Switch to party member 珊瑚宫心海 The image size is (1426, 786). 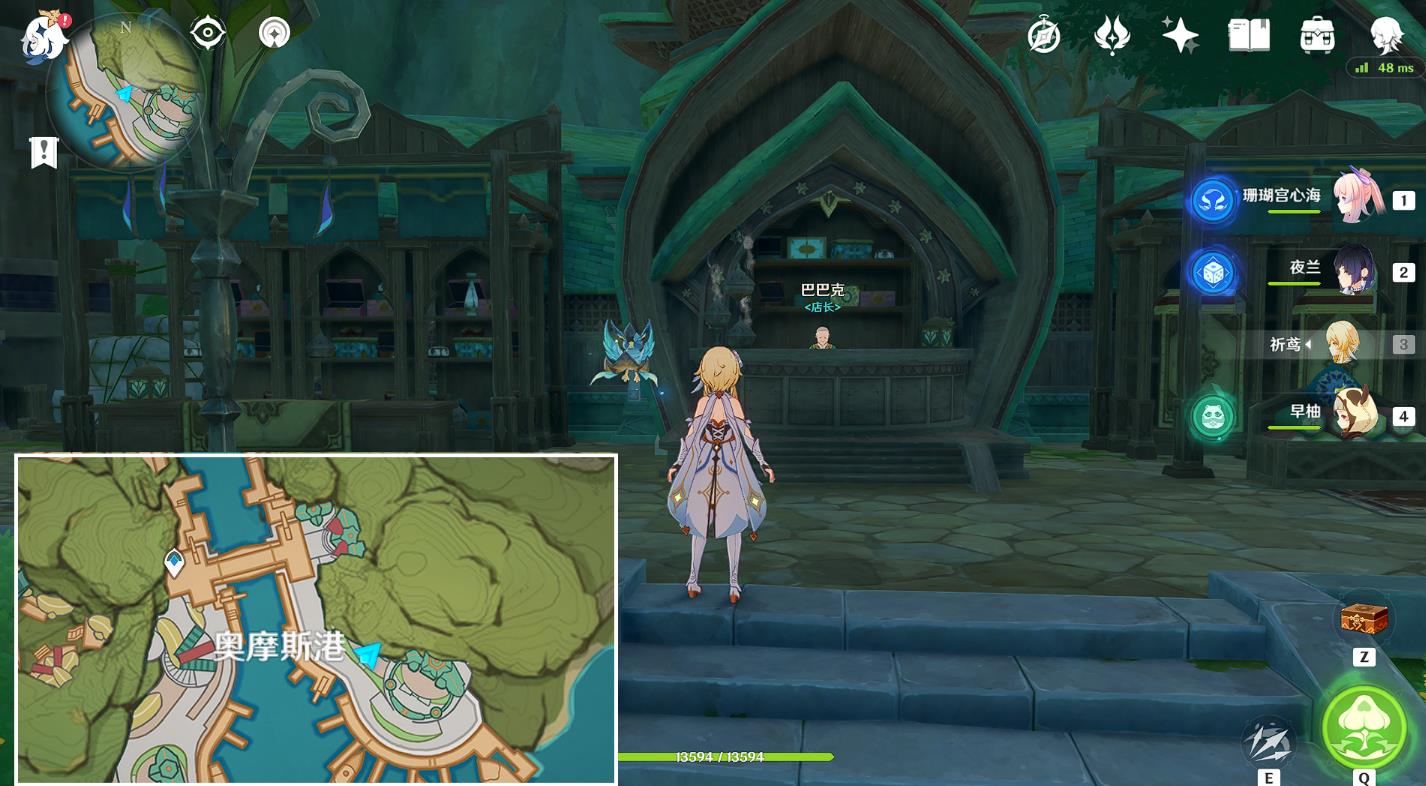1300,199
